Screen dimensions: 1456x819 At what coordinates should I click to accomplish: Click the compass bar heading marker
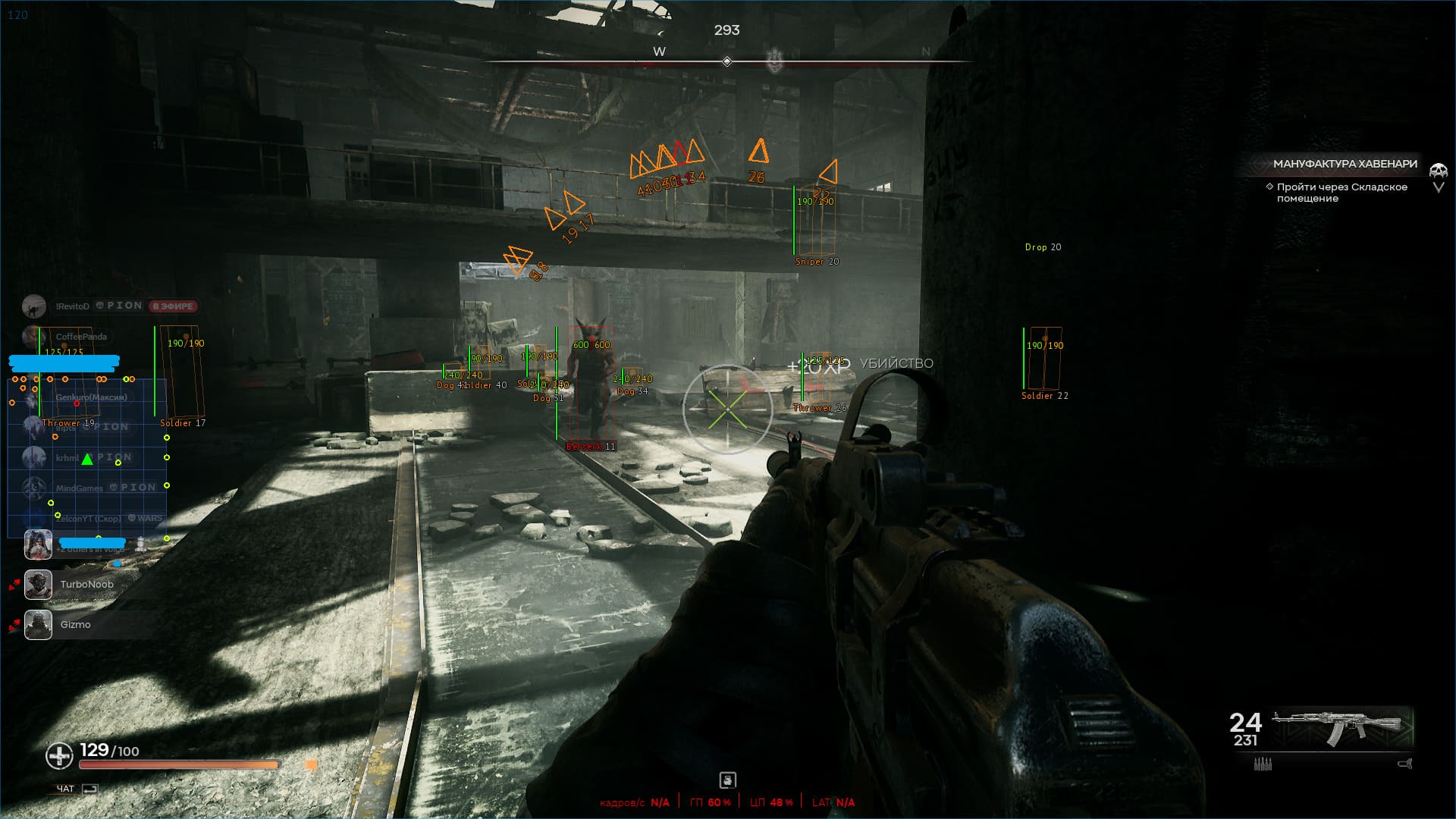tap(726, 61)
